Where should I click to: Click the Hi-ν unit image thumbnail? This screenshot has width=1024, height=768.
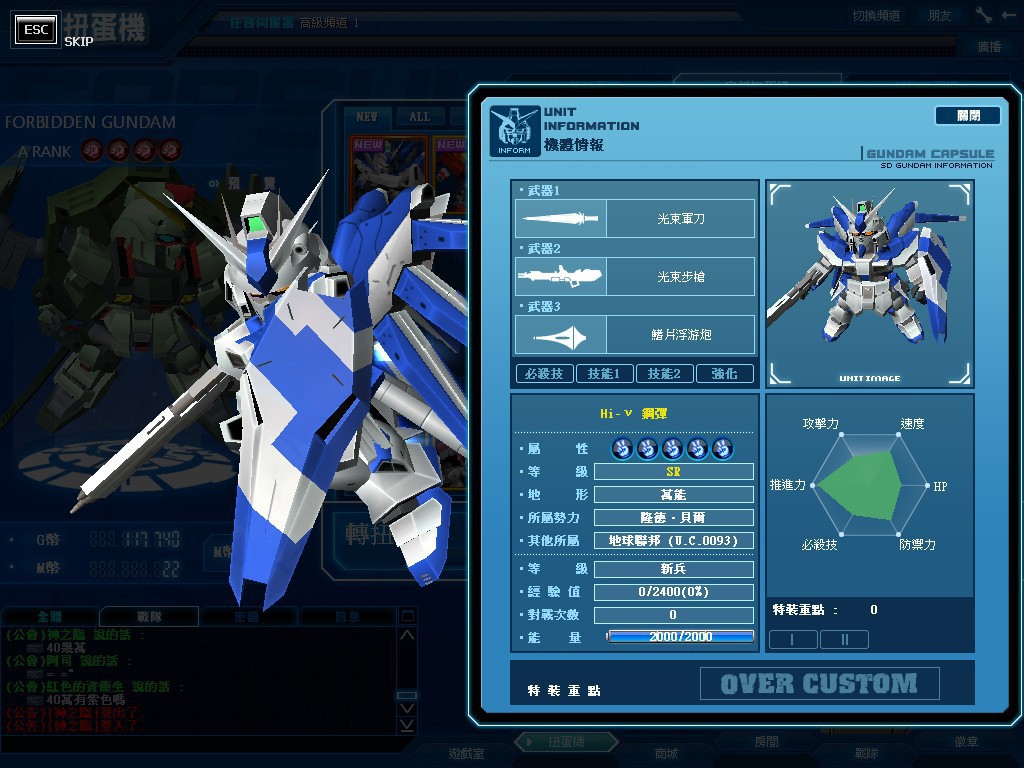tap(868, 283)
